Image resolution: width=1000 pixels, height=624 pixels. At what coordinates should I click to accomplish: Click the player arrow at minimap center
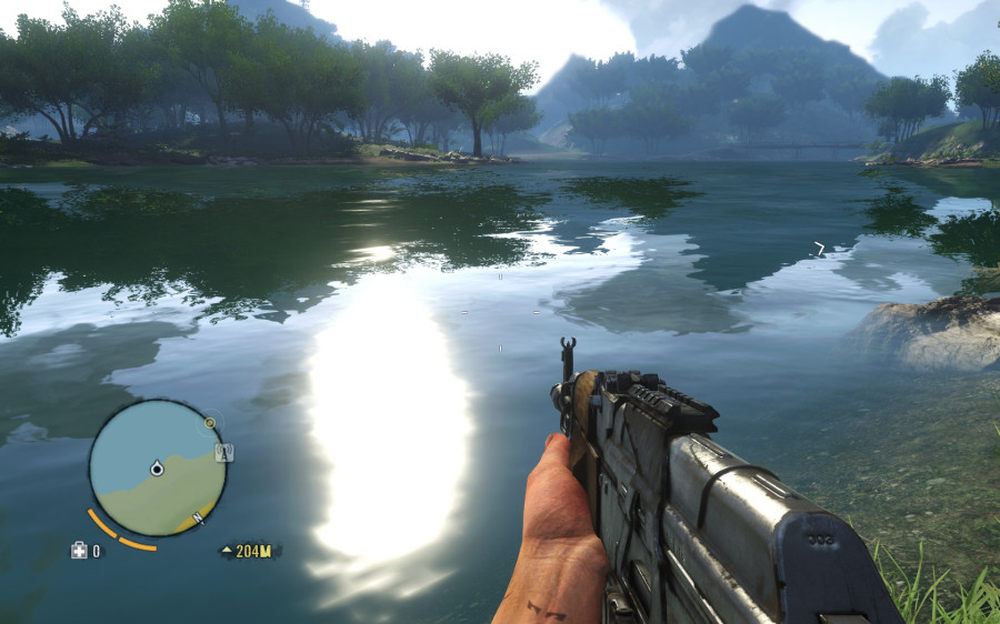pos(157,468)
